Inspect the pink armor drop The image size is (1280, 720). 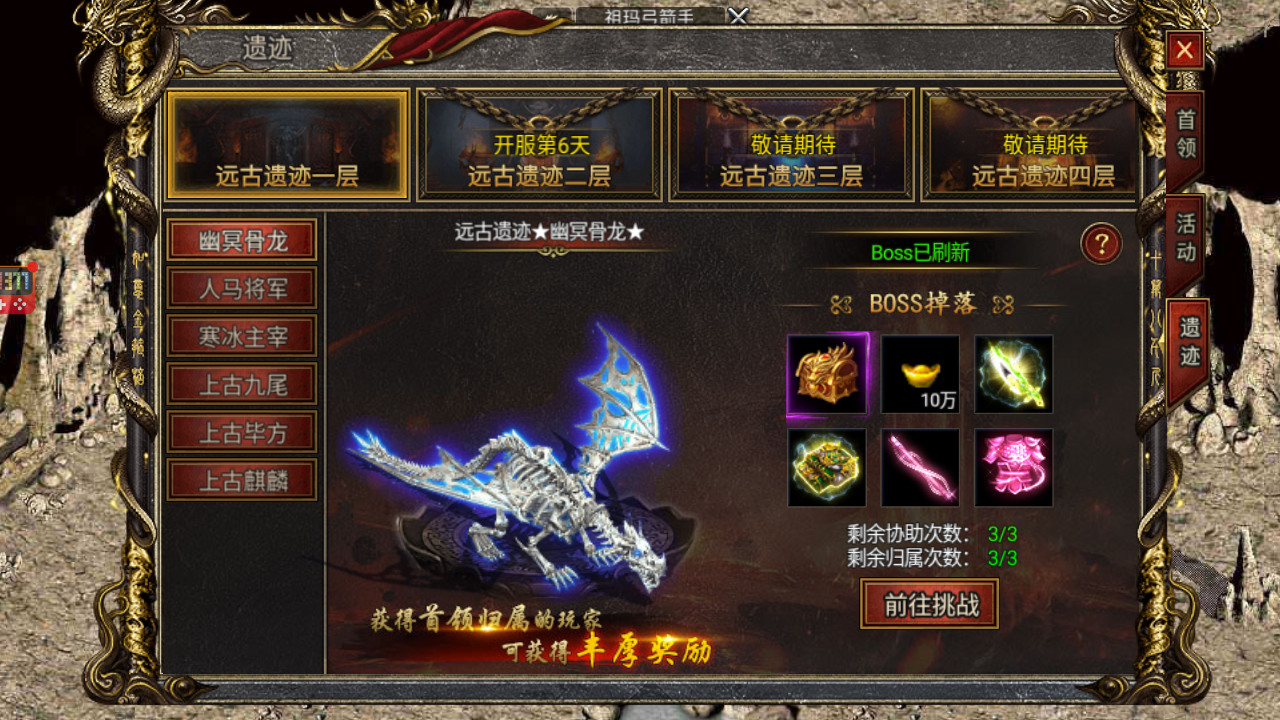(x=1014, y=468)
